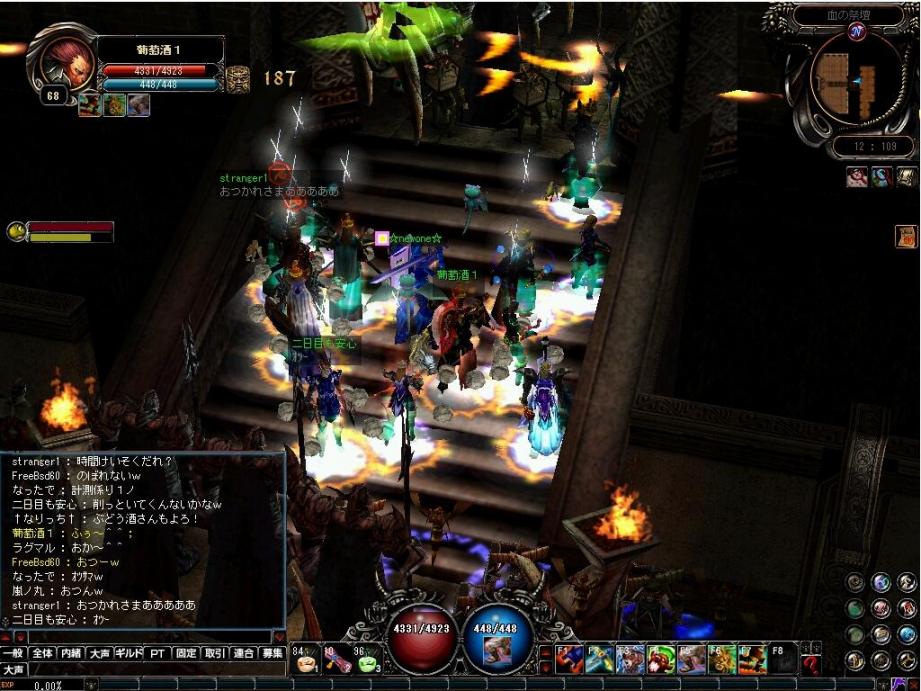
Task: Select the 内緒 whisper chat tab
Action: pyautogui.click(x=71, y=653)
